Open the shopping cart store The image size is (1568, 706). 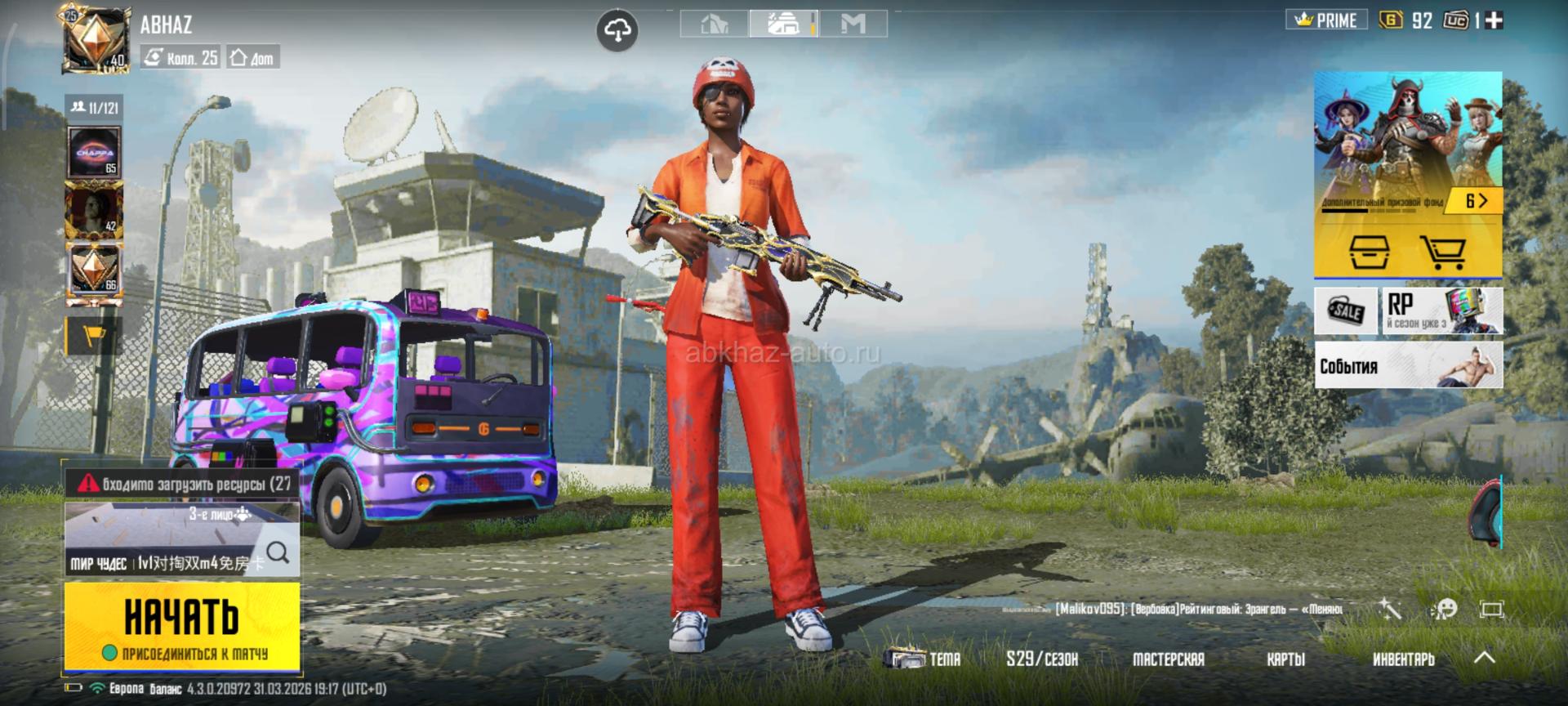(x=1441, y=252)
